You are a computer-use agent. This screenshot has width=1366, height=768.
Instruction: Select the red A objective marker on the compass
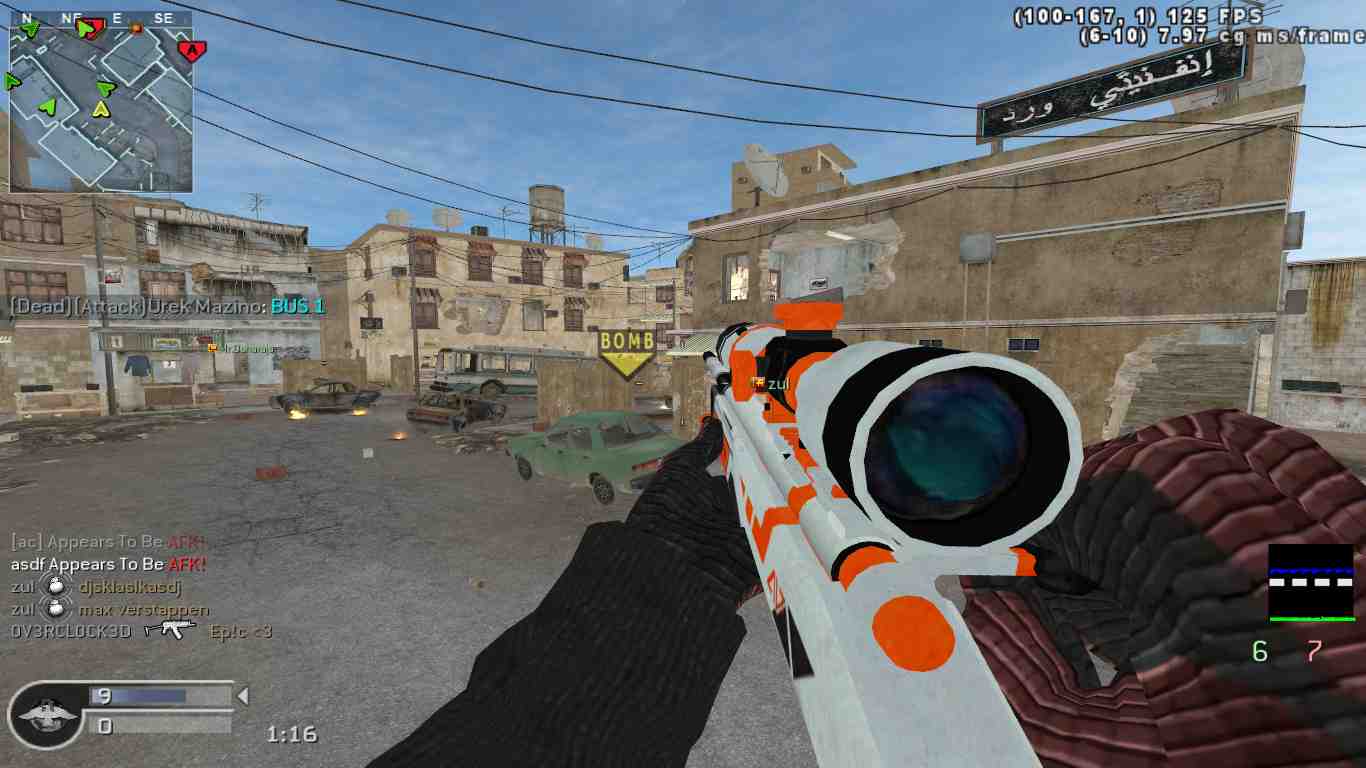coord(190,48)
